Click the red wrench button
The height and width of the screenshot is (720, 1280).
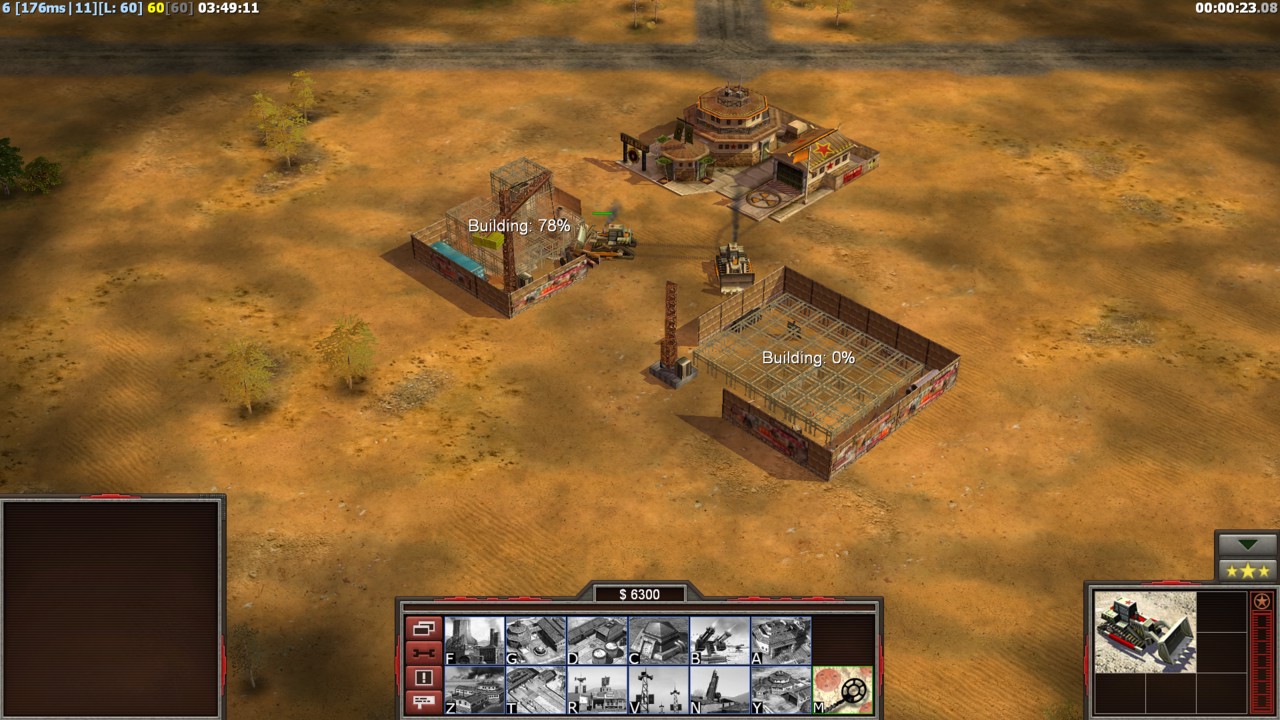[x=423, y=653]
